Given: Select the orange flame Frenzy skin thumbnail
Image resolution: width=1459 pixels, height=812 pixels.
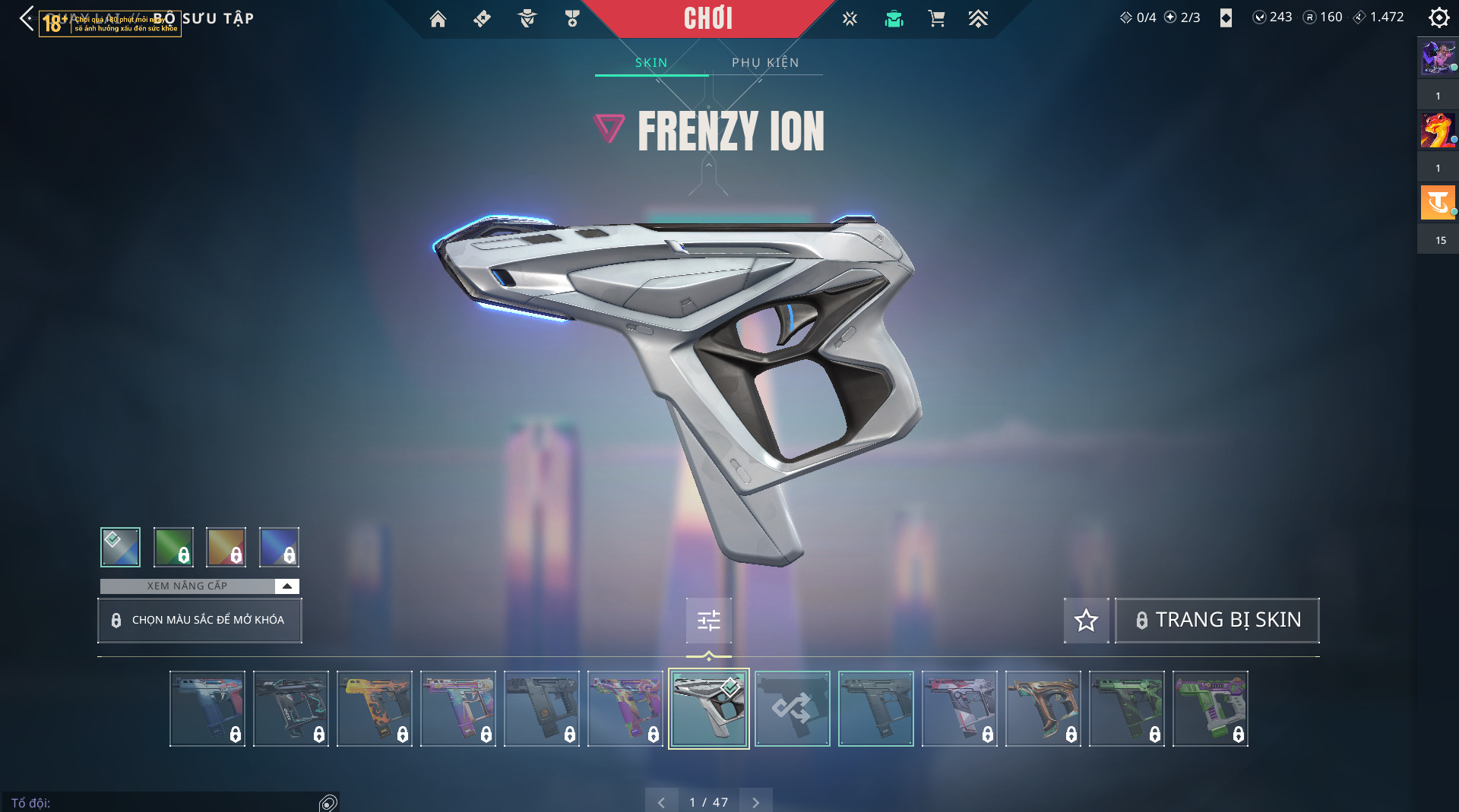Looking at the screenshot, I should click(x=375, y=709).
